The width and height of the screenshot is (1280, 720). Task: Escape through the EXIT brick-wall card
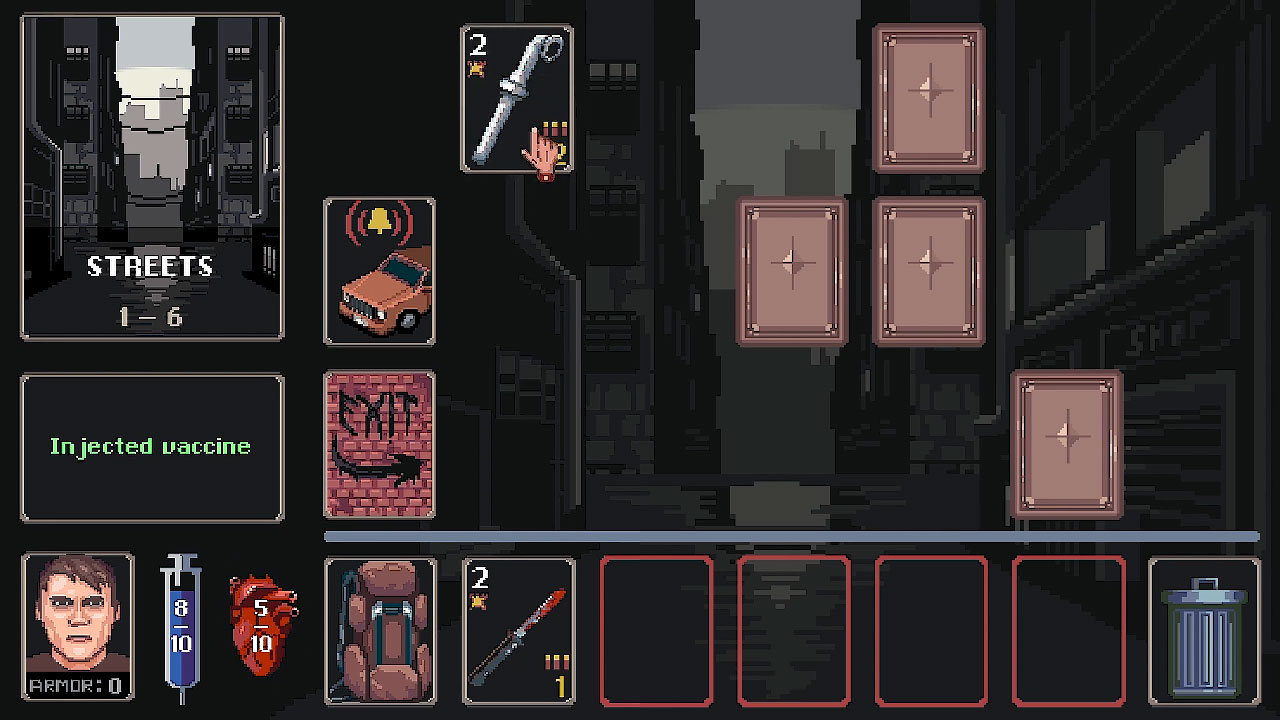tap(380, 443)
